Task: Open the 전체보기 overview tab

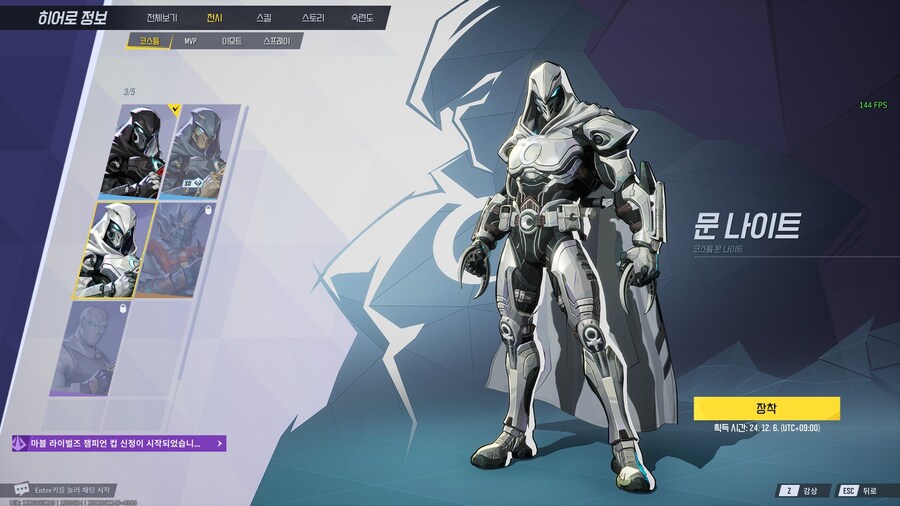Action: click(161, 18)
